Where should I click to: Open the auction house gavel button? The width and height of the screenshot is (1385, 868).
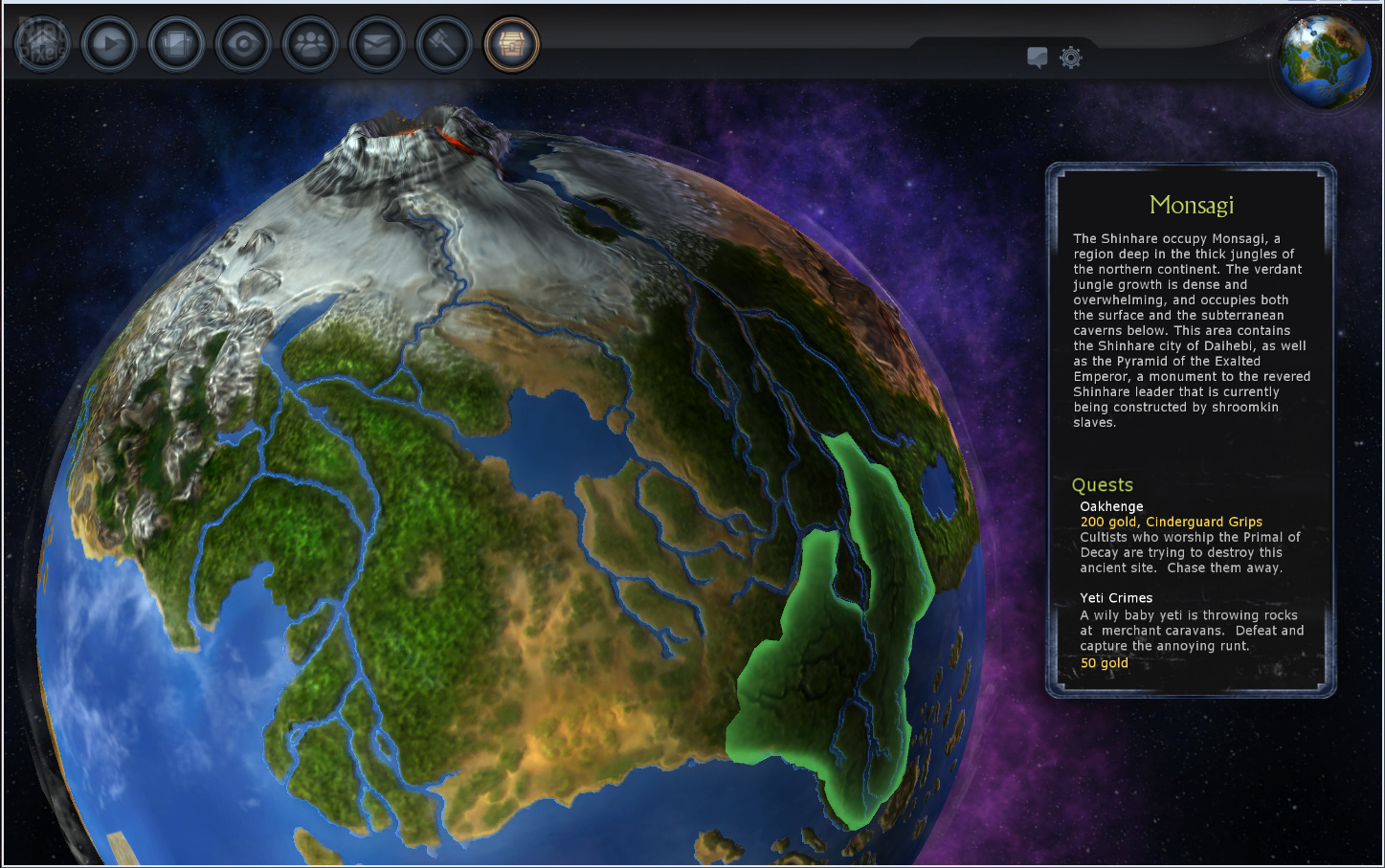[444, 44]
